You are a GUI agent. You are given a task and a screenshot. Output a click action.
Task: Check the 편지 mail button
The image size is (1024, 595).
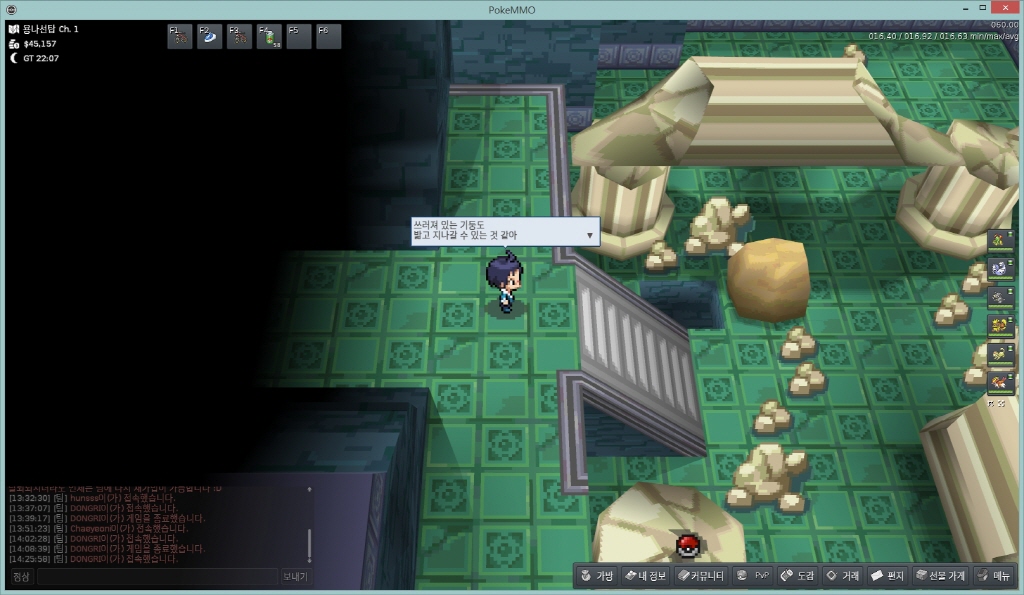tap(887, 576)
